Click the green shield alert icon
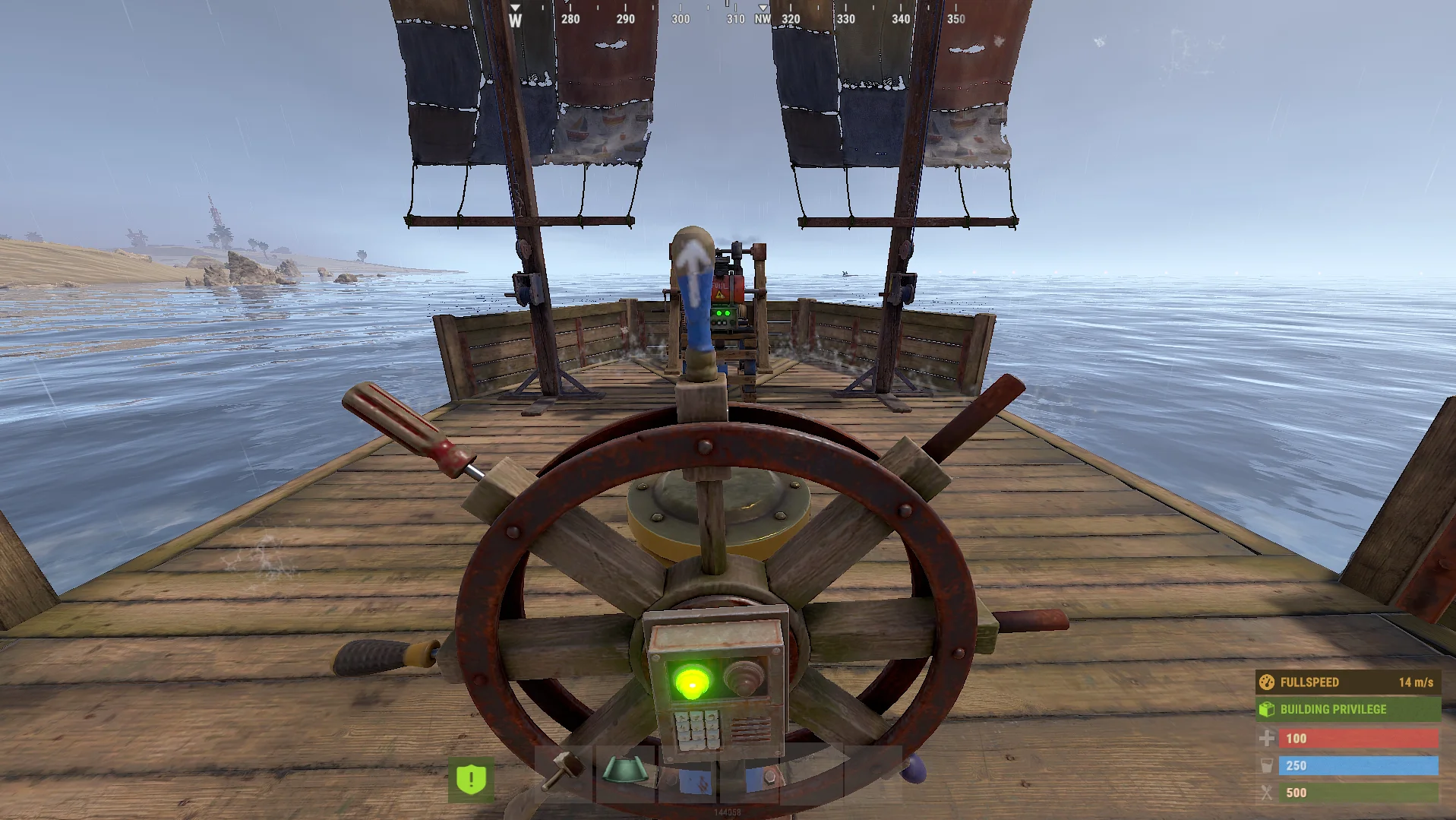Image resolution: width=1456 pixels, height=820 pixels. point(471,779)
